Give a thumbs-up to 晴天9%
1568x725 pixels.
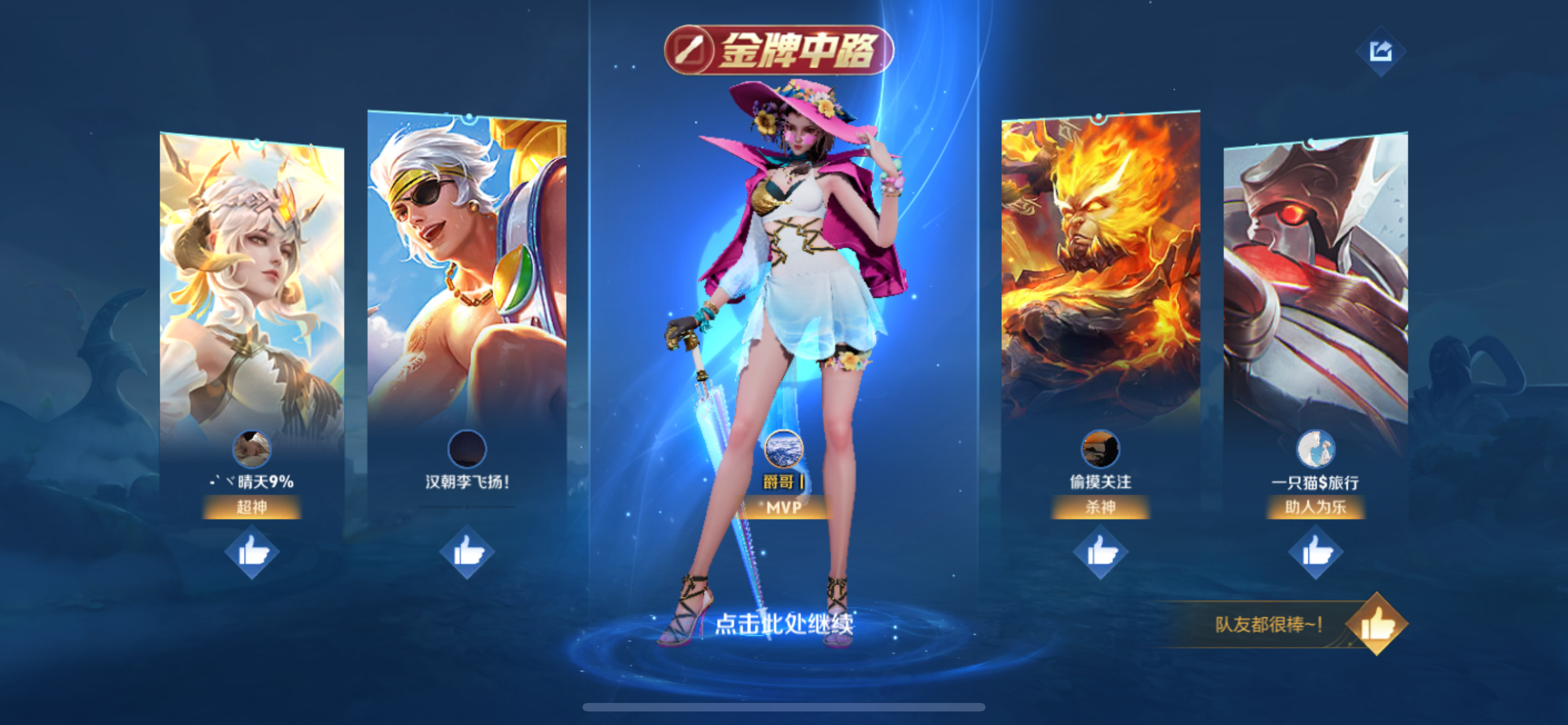click(x=251, y=553)
